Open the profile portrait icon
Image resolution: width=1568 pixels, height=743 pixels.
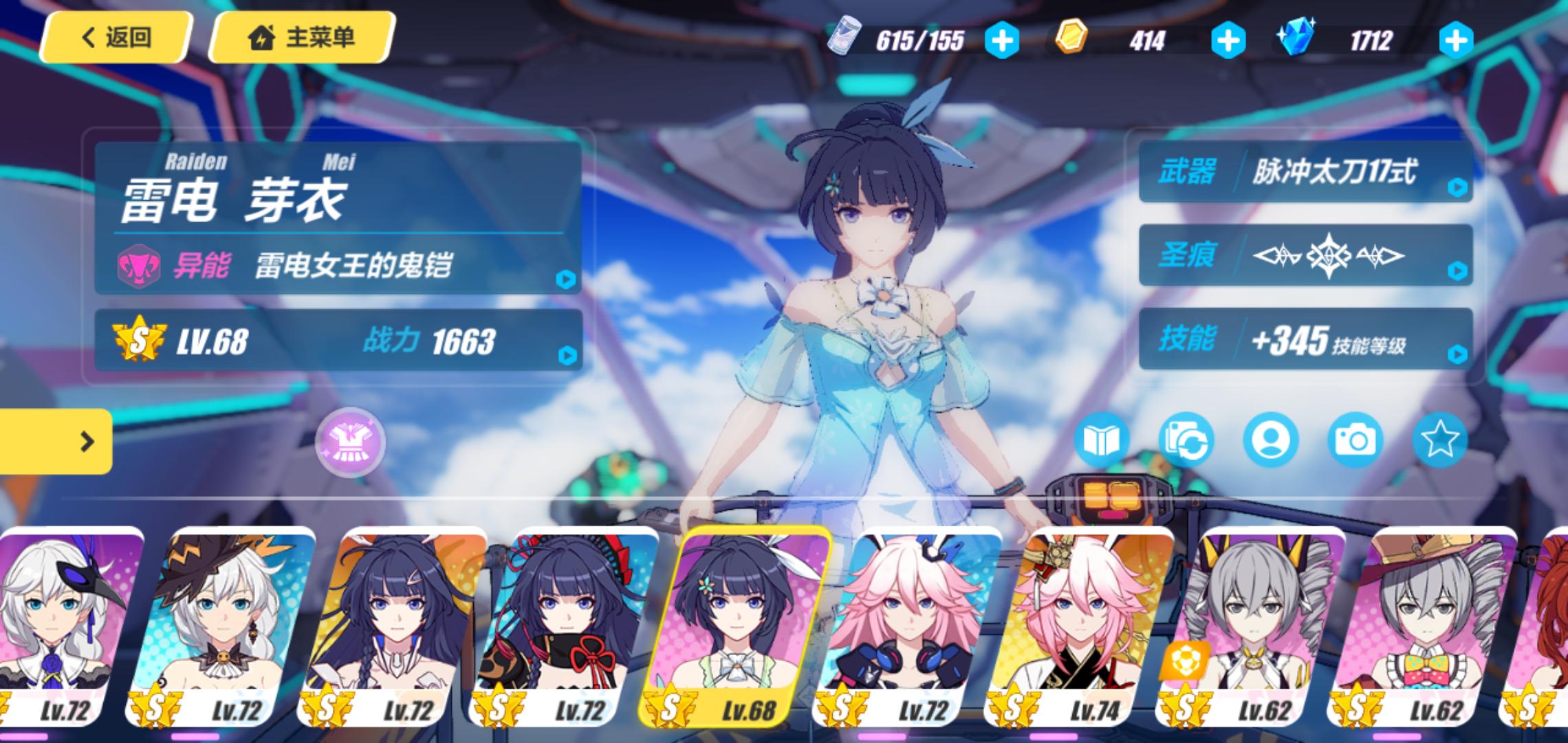tap(1270, 440)
